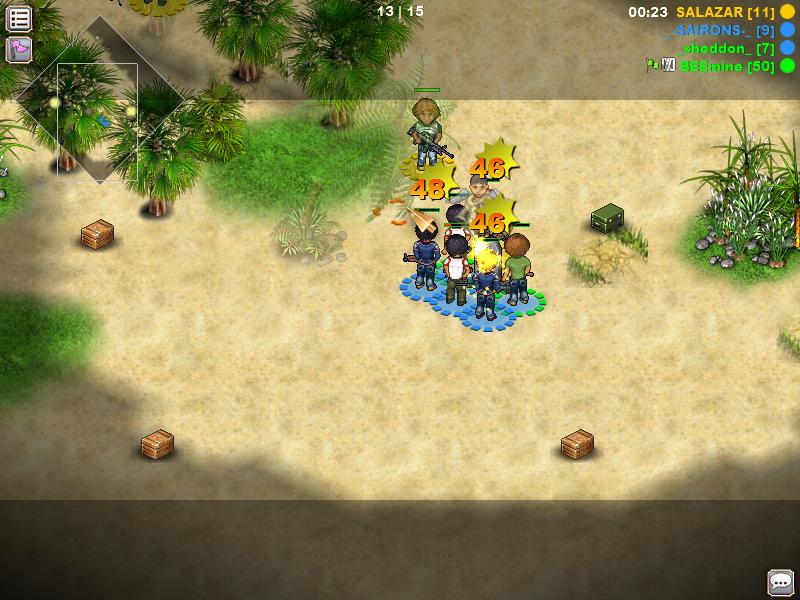Click the pink flag icon button
The height and width of the screenshot is (600, 800).
[x=19, y=49]
